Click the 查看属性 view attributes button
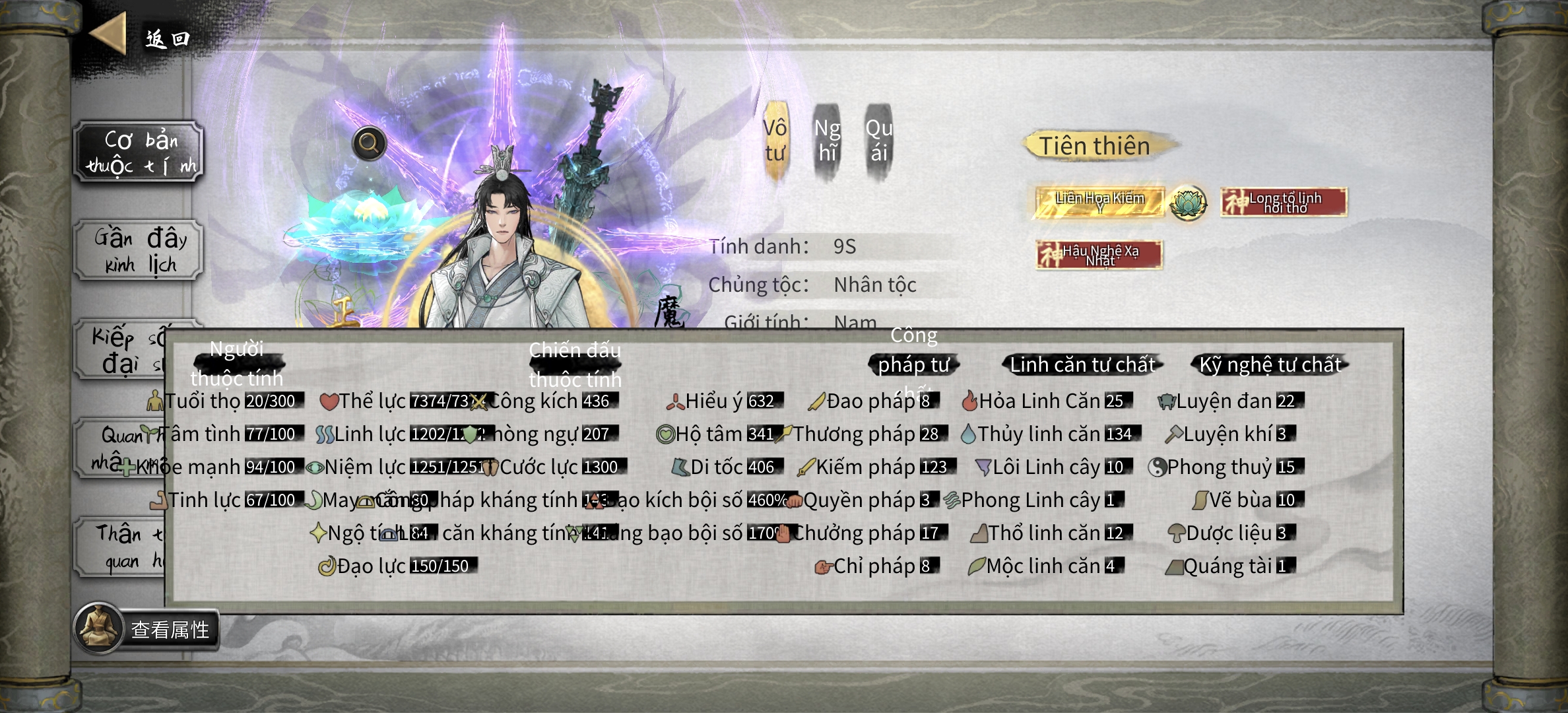This screenshot has width=1568, height=713. coord(147,629)
